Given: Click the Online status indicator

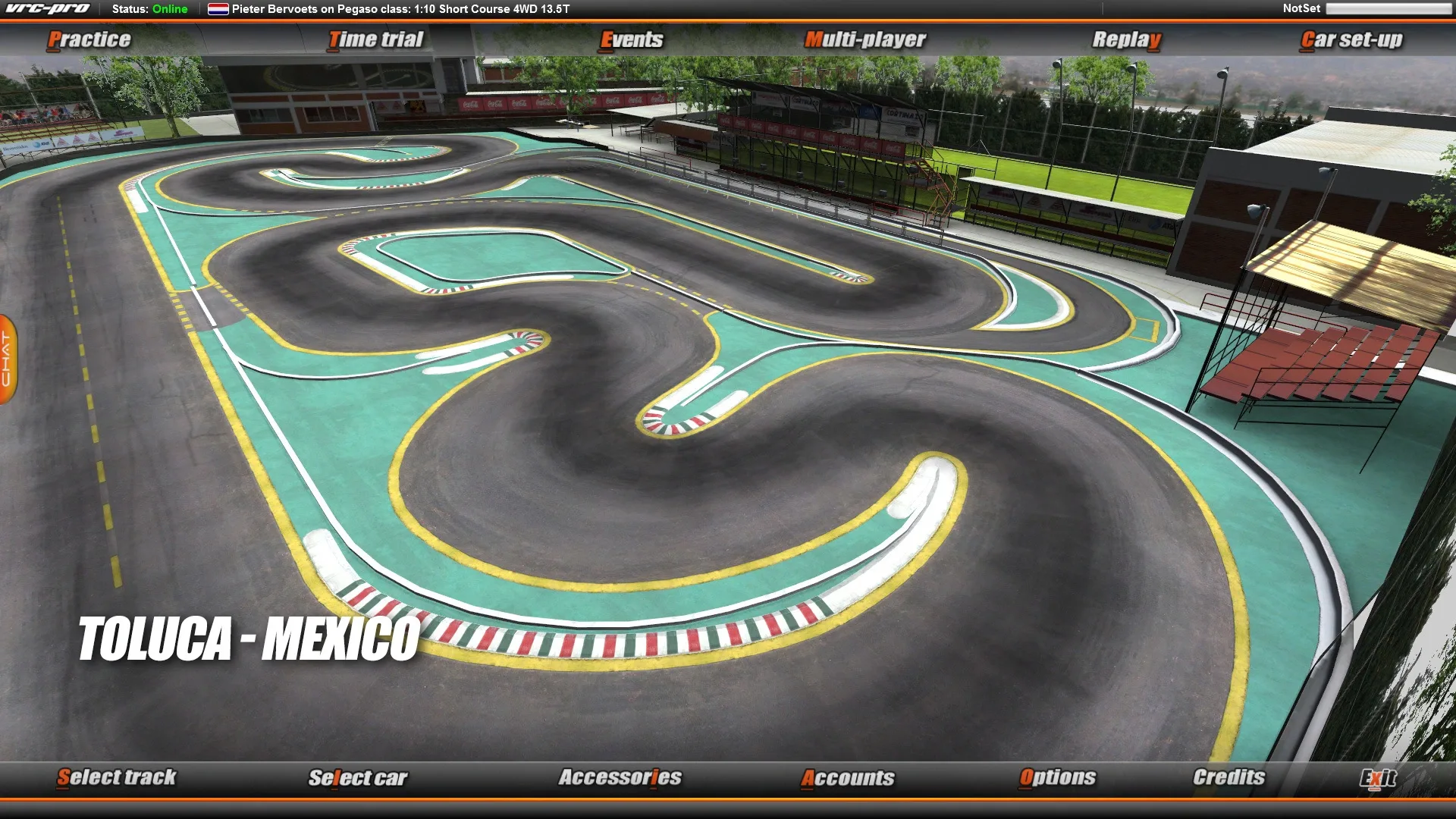Looking at the screenshot, I should click(168, 10).
